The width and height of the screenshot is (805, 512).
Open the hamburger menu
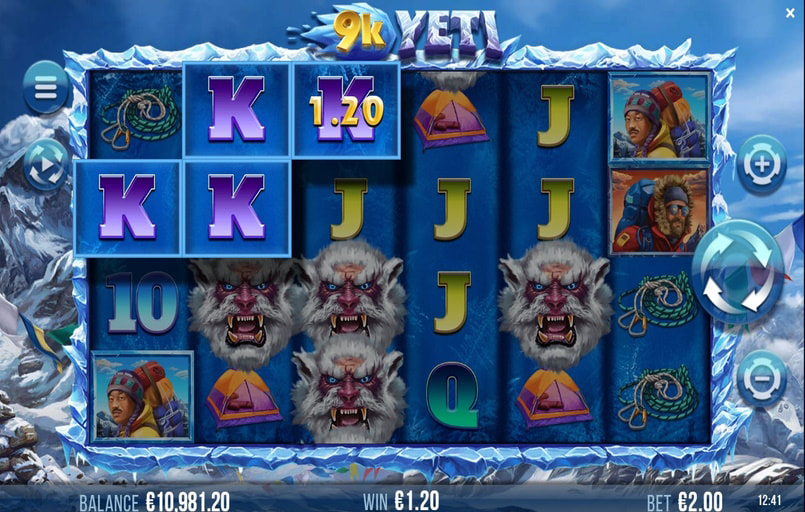click(45, 87)
